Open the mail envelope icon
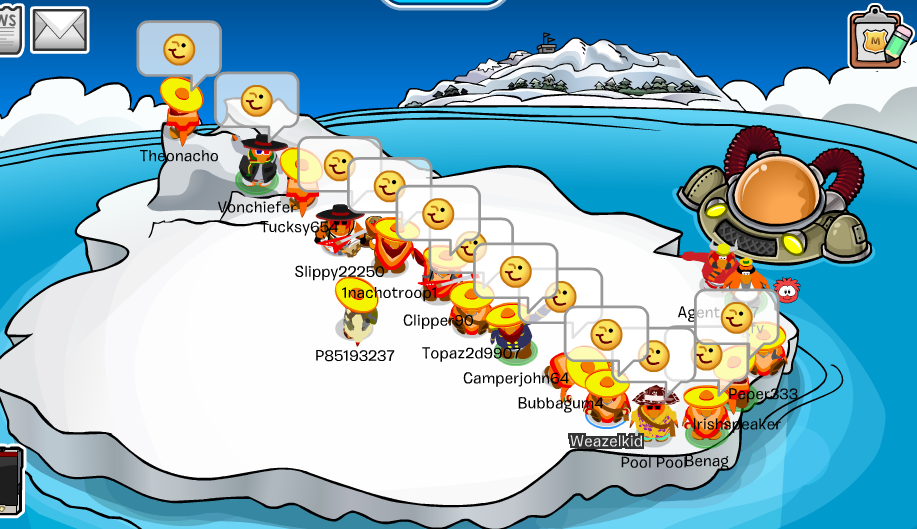 (60, 29)
